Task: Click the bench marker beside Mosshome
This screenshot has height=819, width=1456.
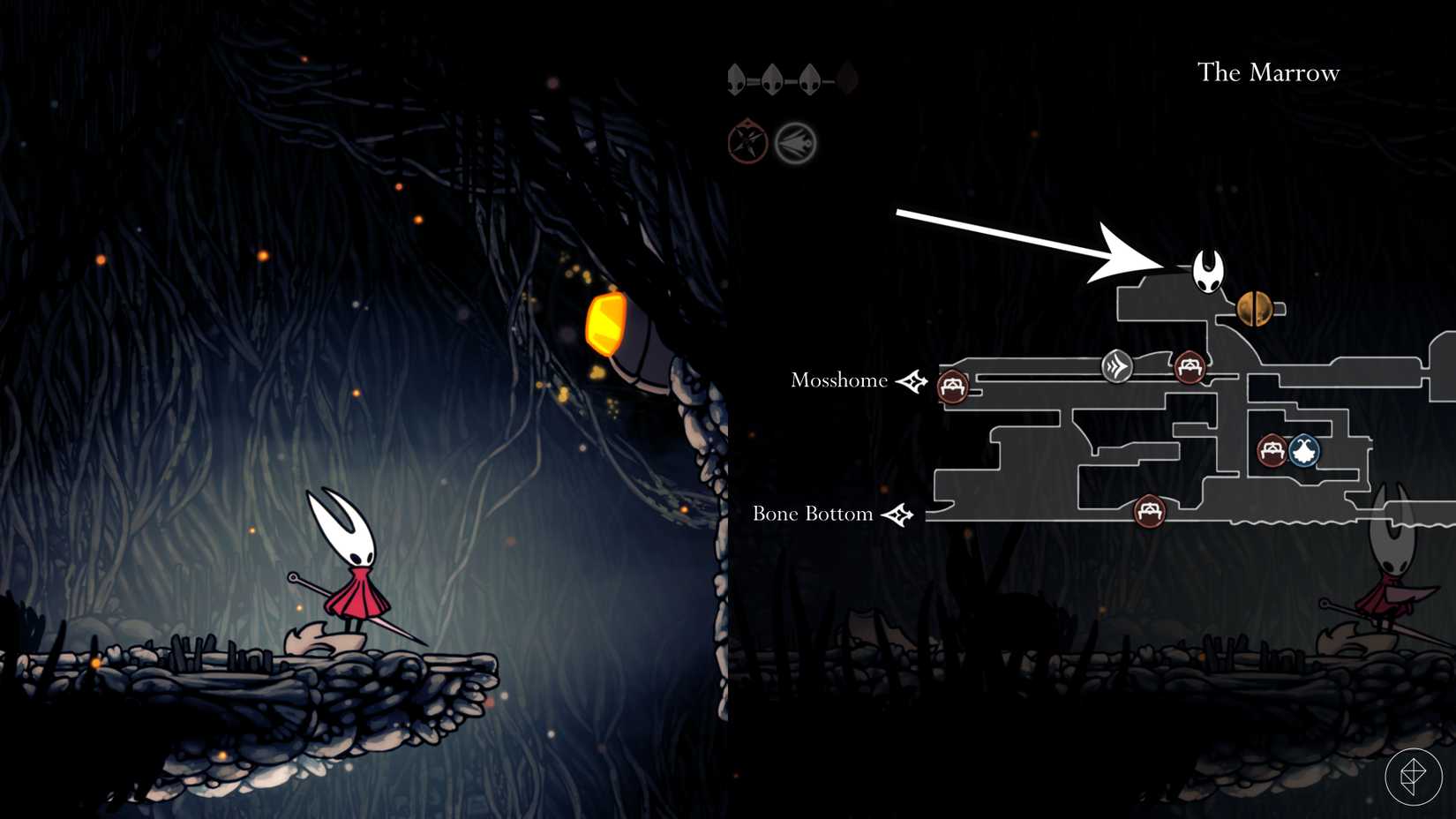Action: click(x=951, y=387)
